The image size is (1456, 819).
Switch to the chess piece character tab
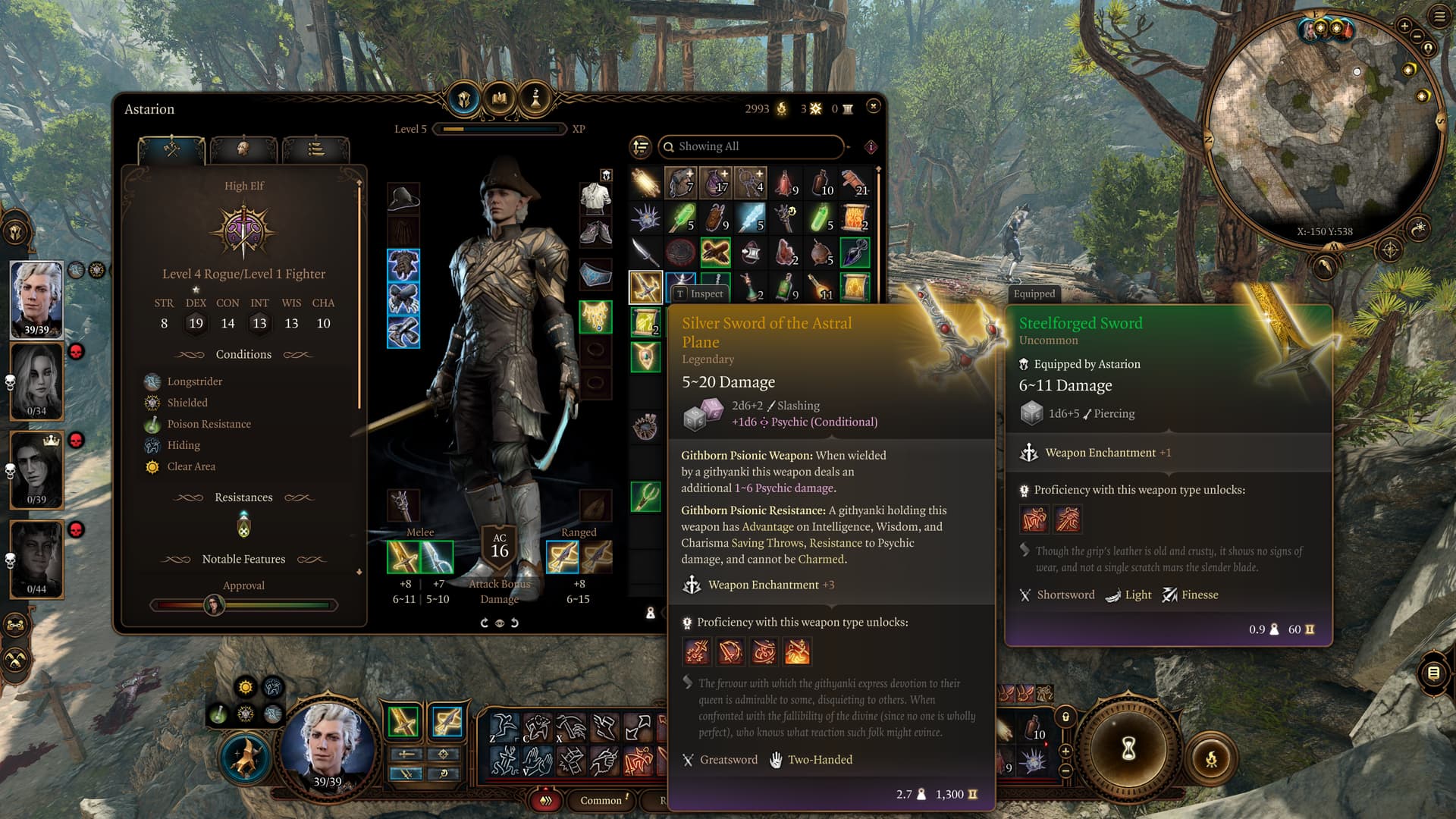[x=535, y=99]
